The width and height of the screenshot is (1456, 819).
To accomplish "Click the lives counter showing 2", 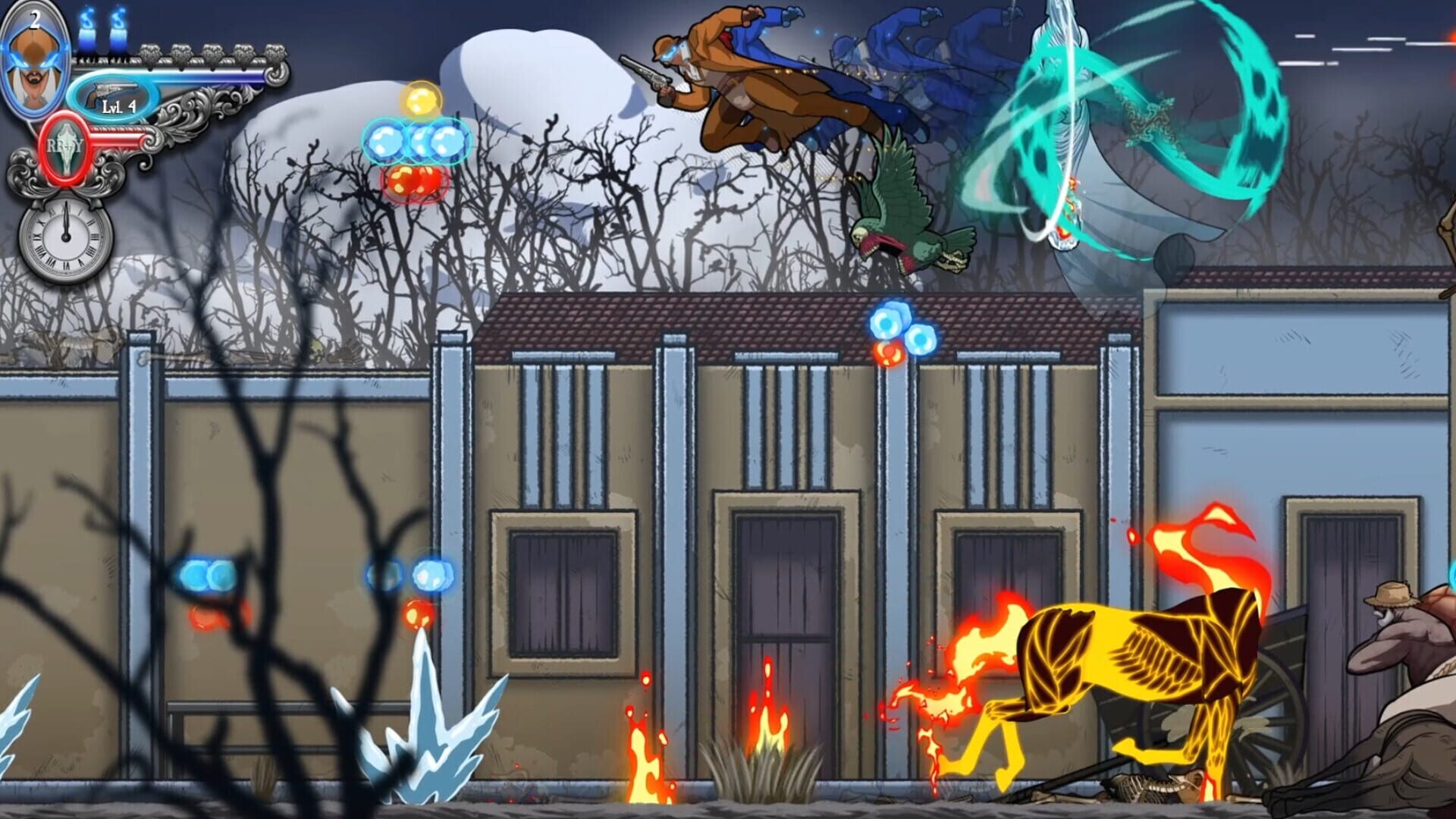I will click(x=34, y=20).
